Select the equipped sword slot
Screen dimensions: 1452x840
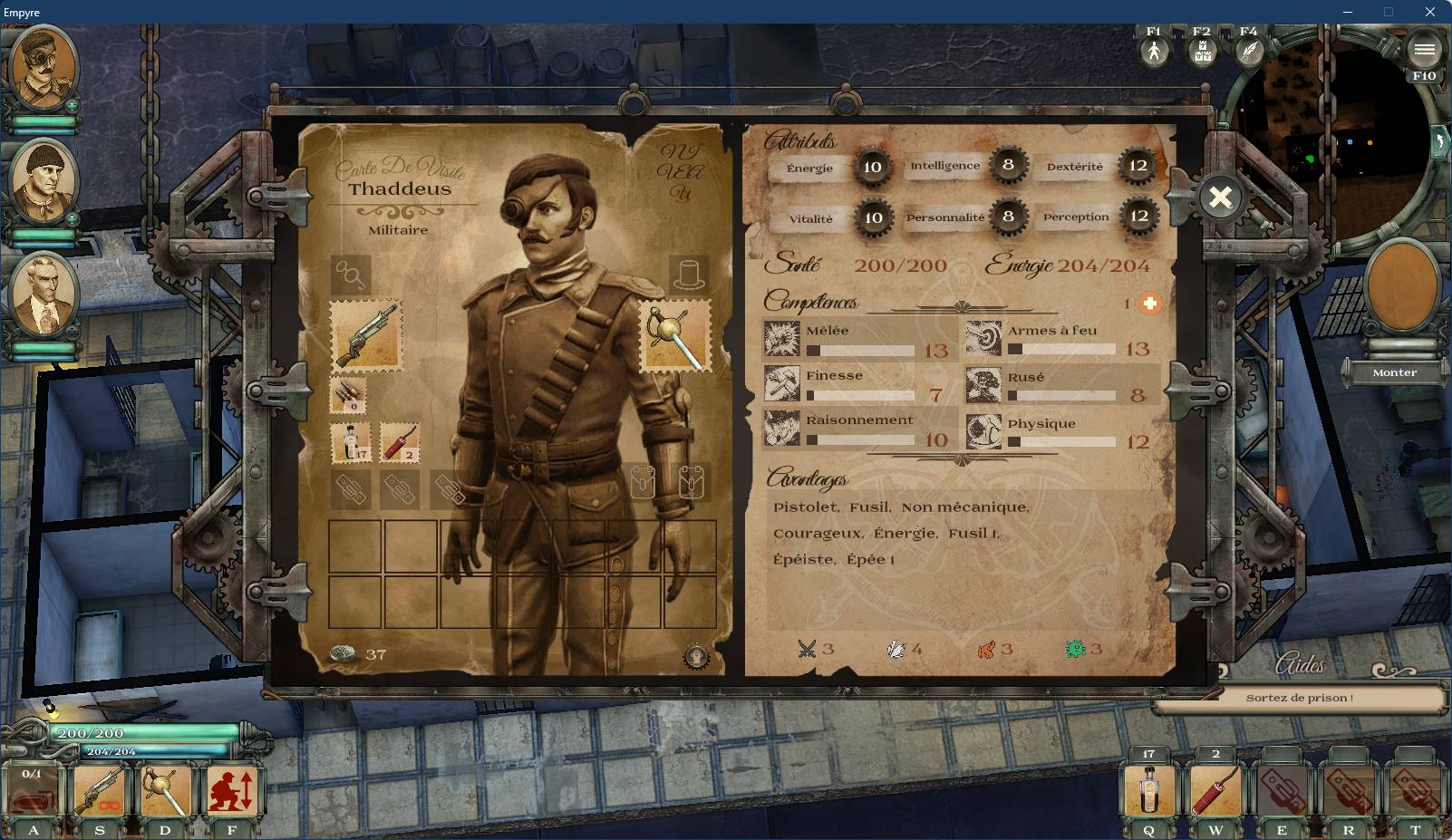coord(676,336)
